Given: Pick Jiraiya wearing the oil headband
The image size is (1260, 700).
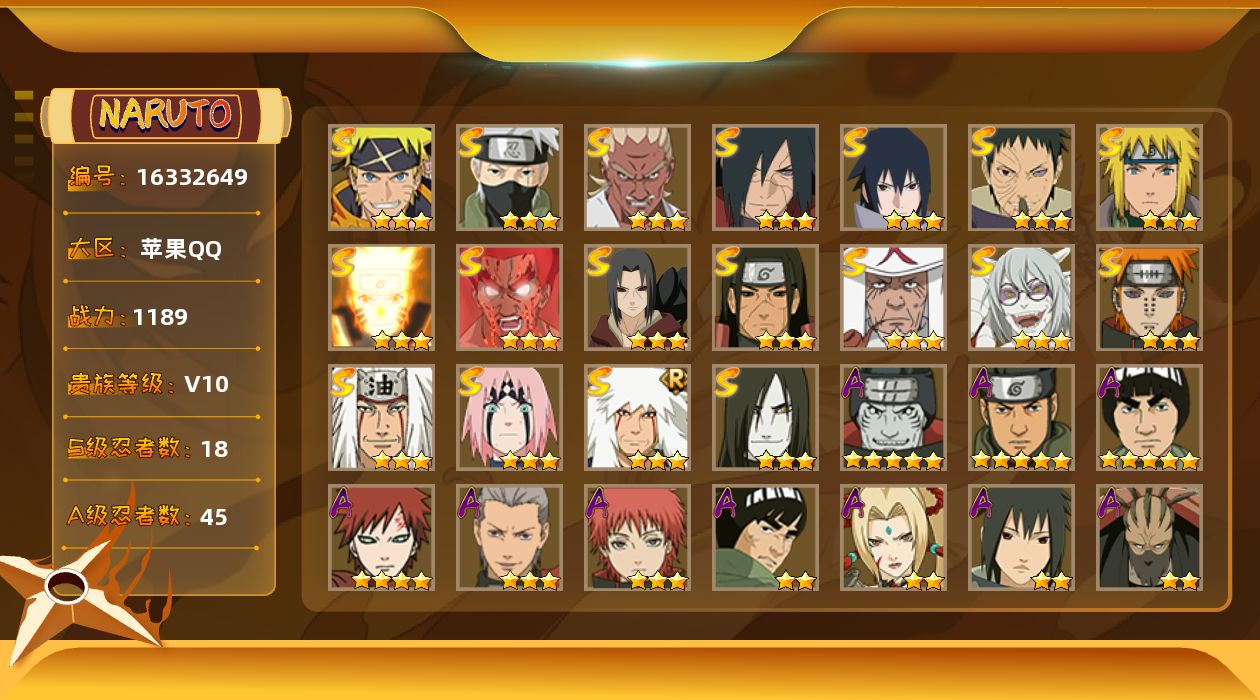Looking at the screenshot, I should 381,417.
